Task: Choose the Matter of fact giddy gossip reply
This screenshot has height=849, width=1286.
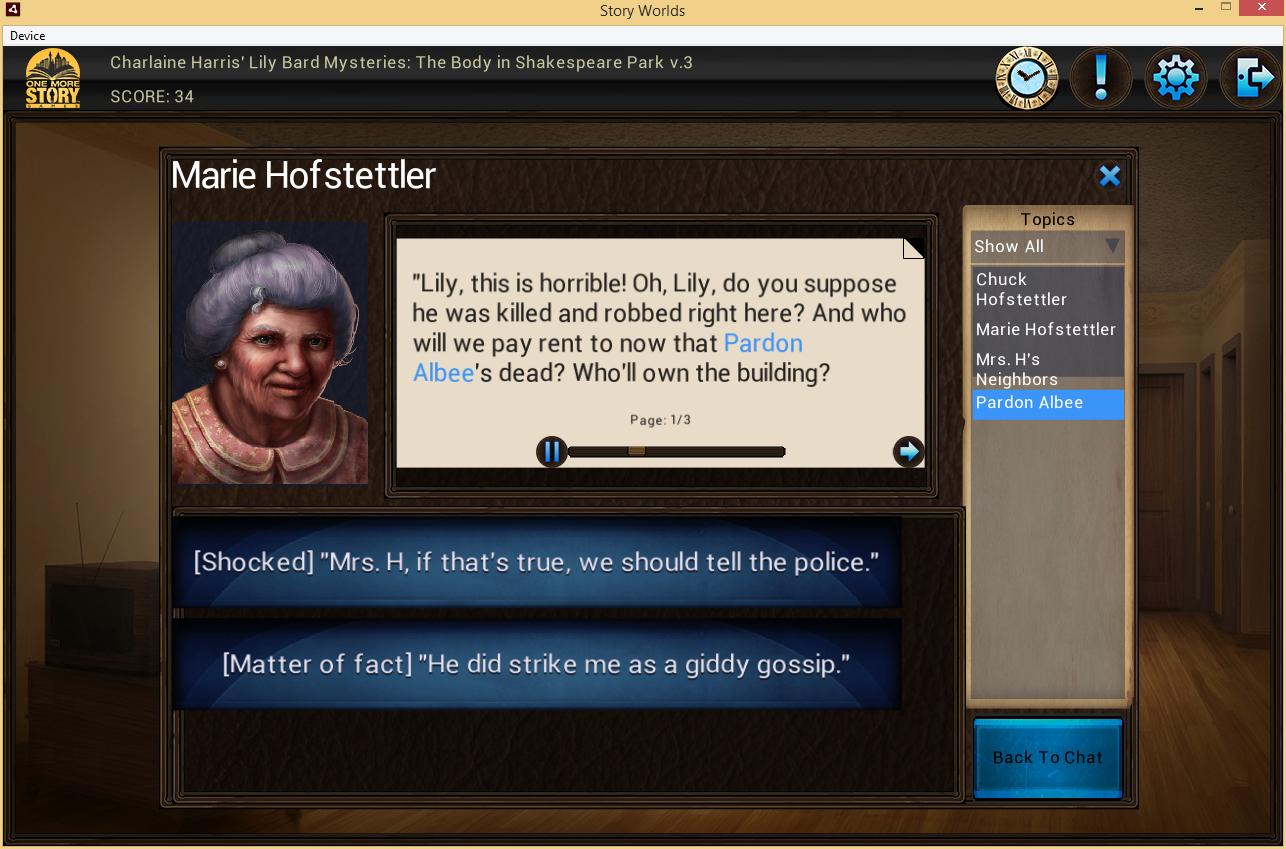Action: pos(537,664)
